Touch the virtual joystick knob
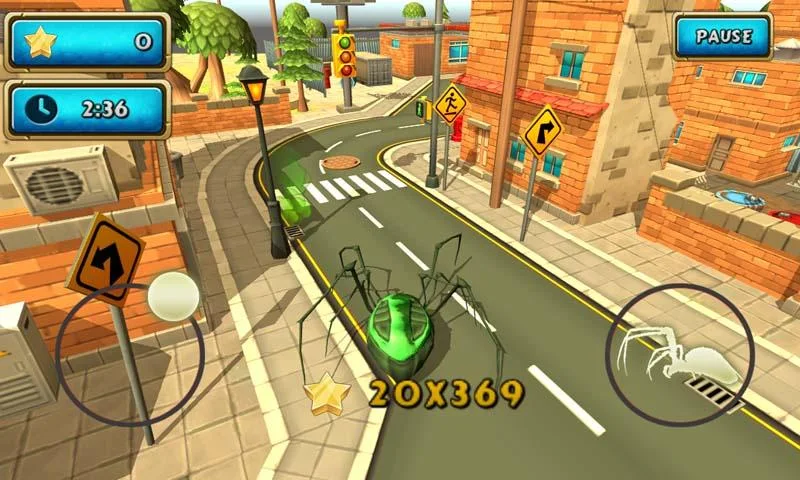The image size is (800, 480). (x=173, y=297)
